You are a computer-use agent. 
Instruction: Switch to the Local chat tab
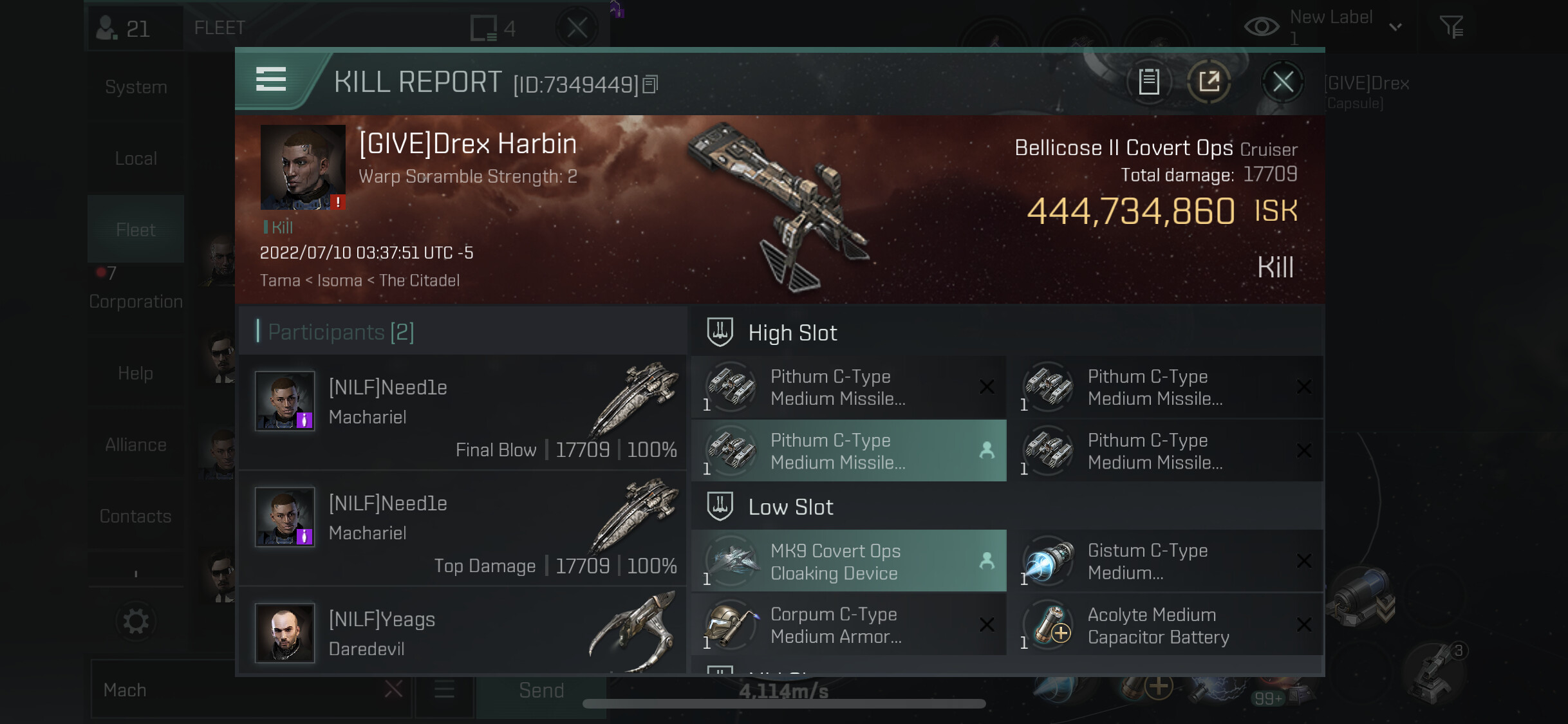(x=136, y=158)
